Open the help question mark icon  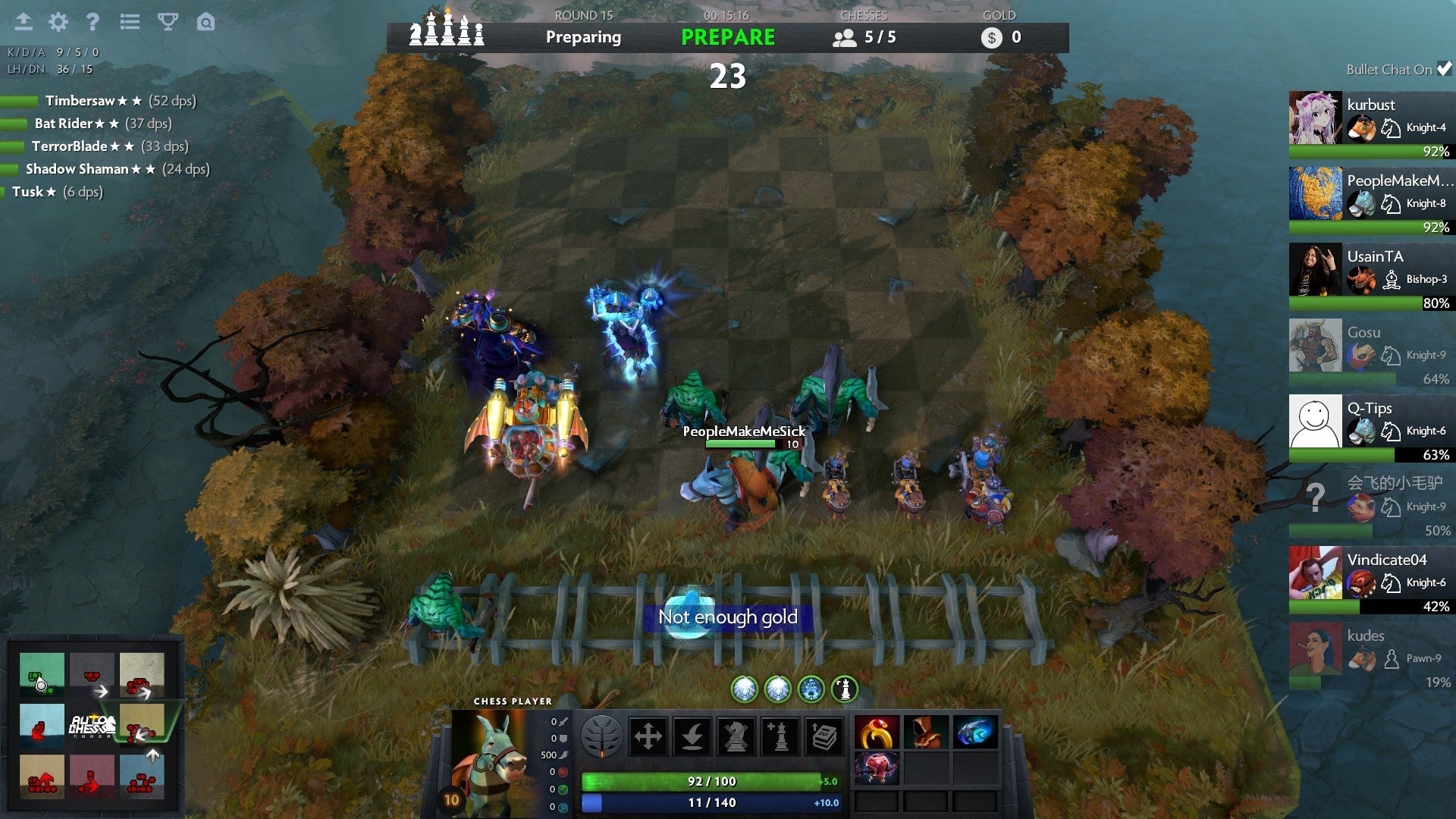pyautogui.click(x=93, y=23)
